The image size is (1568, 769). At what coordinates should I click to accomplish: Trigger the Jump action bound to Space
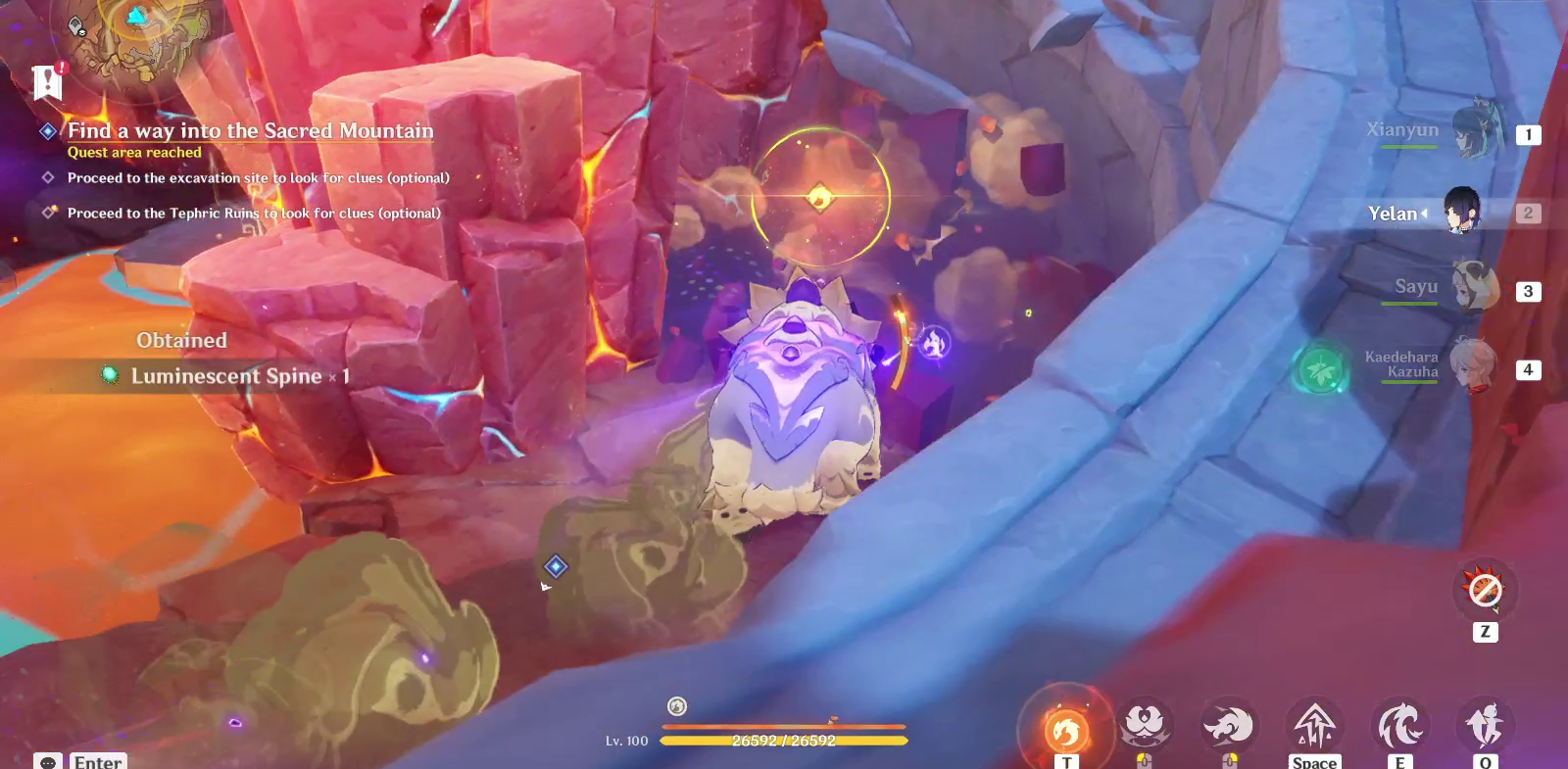pos(1315,721)
